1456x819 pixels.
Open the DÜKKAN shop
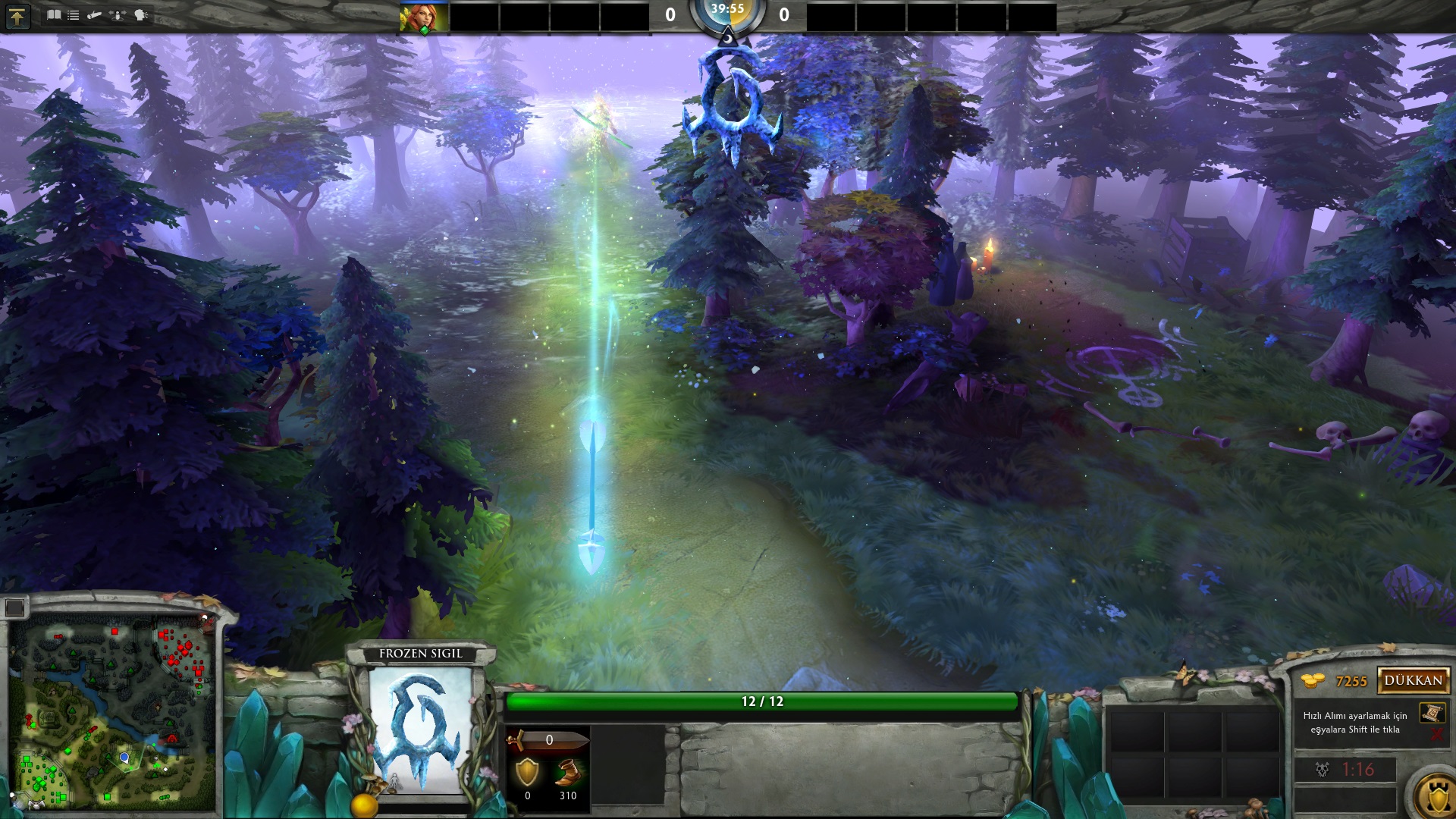coord(1413,680)
